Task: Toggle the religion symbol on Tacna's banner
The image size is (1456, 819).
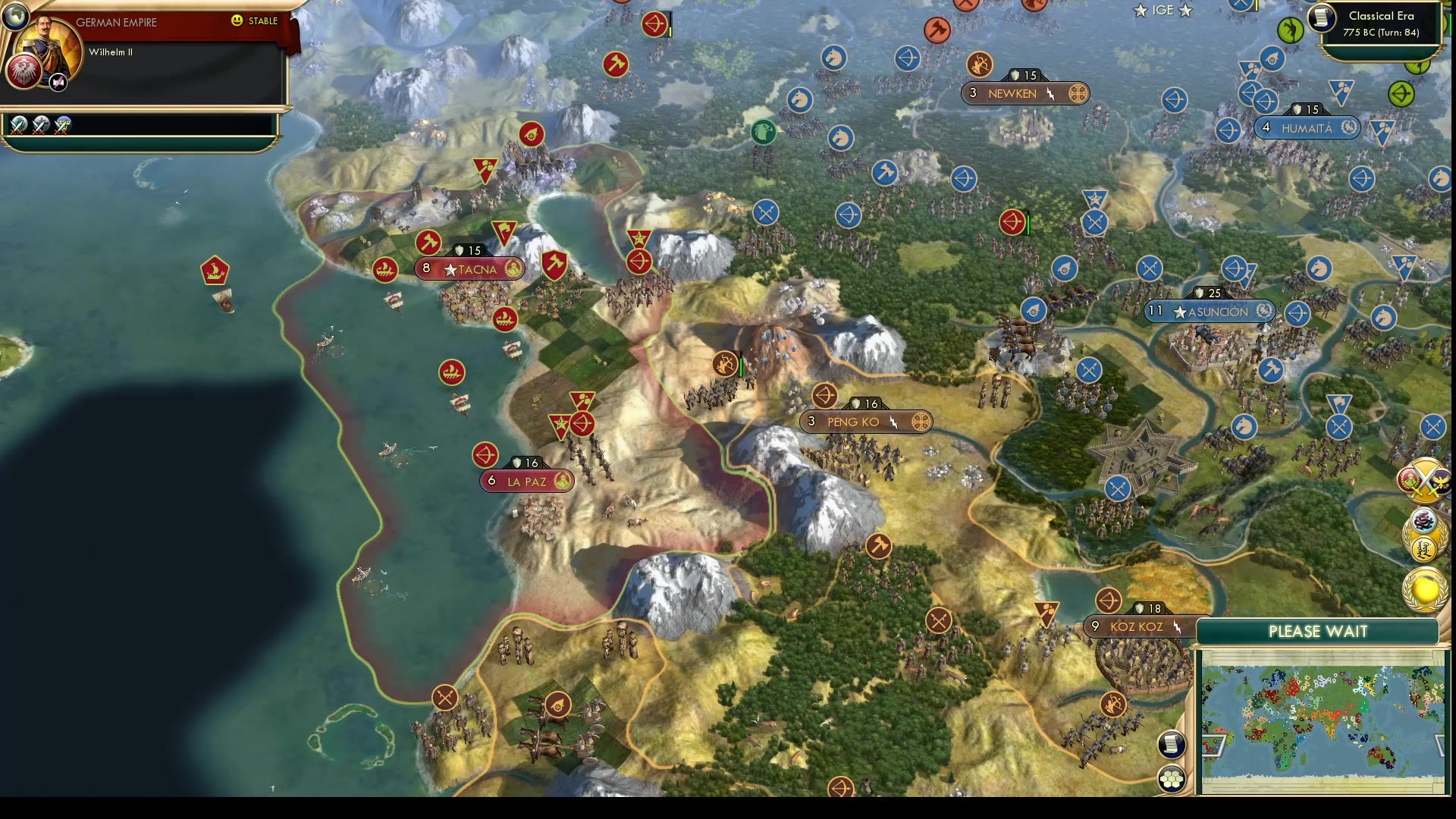Action: coord(513,269)
